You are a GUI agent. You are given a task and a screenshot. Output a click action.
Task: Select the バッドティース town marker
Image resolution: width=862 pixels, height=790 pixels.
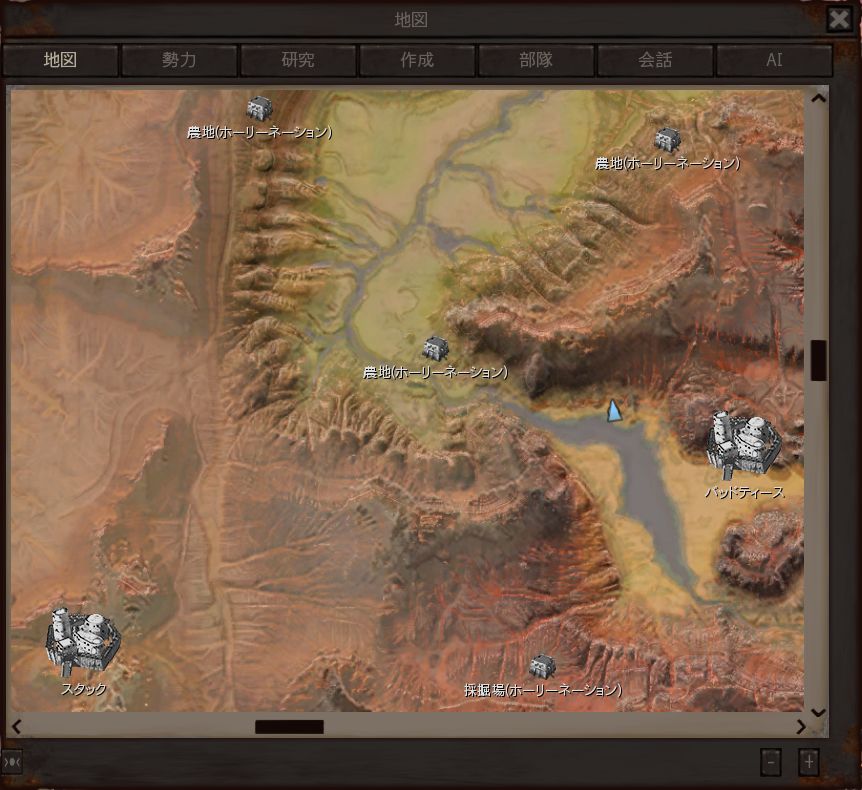pos(744,443)
